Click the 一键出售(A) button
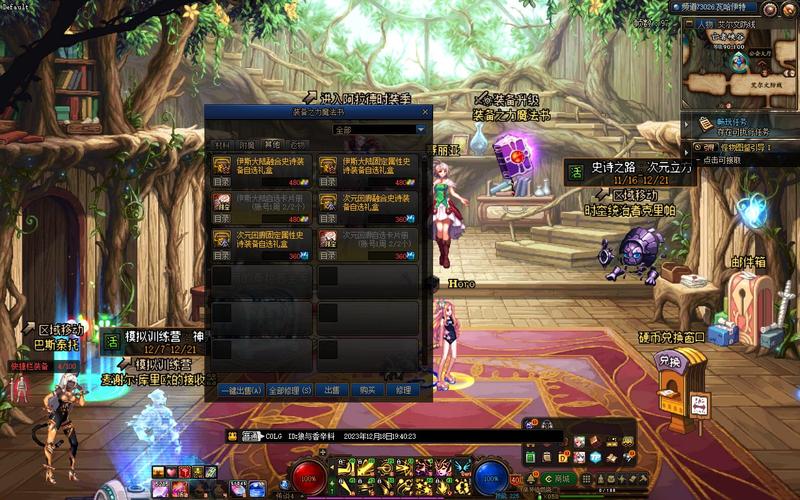800x500 pixels. click(x=240, y=390)
